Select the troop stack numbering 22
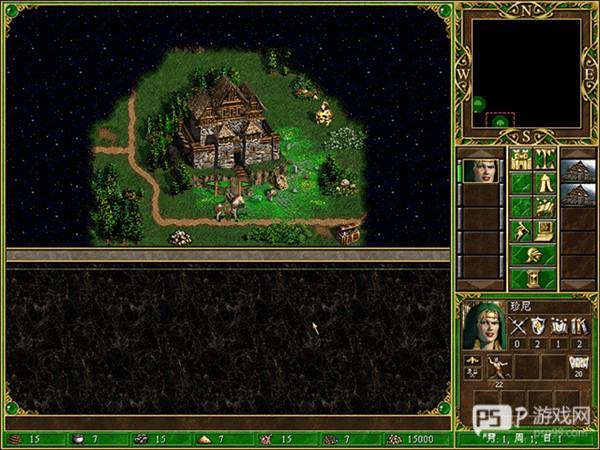Image resolution: width=600 pixels, height=450 pixels. (x=497, y=365)
